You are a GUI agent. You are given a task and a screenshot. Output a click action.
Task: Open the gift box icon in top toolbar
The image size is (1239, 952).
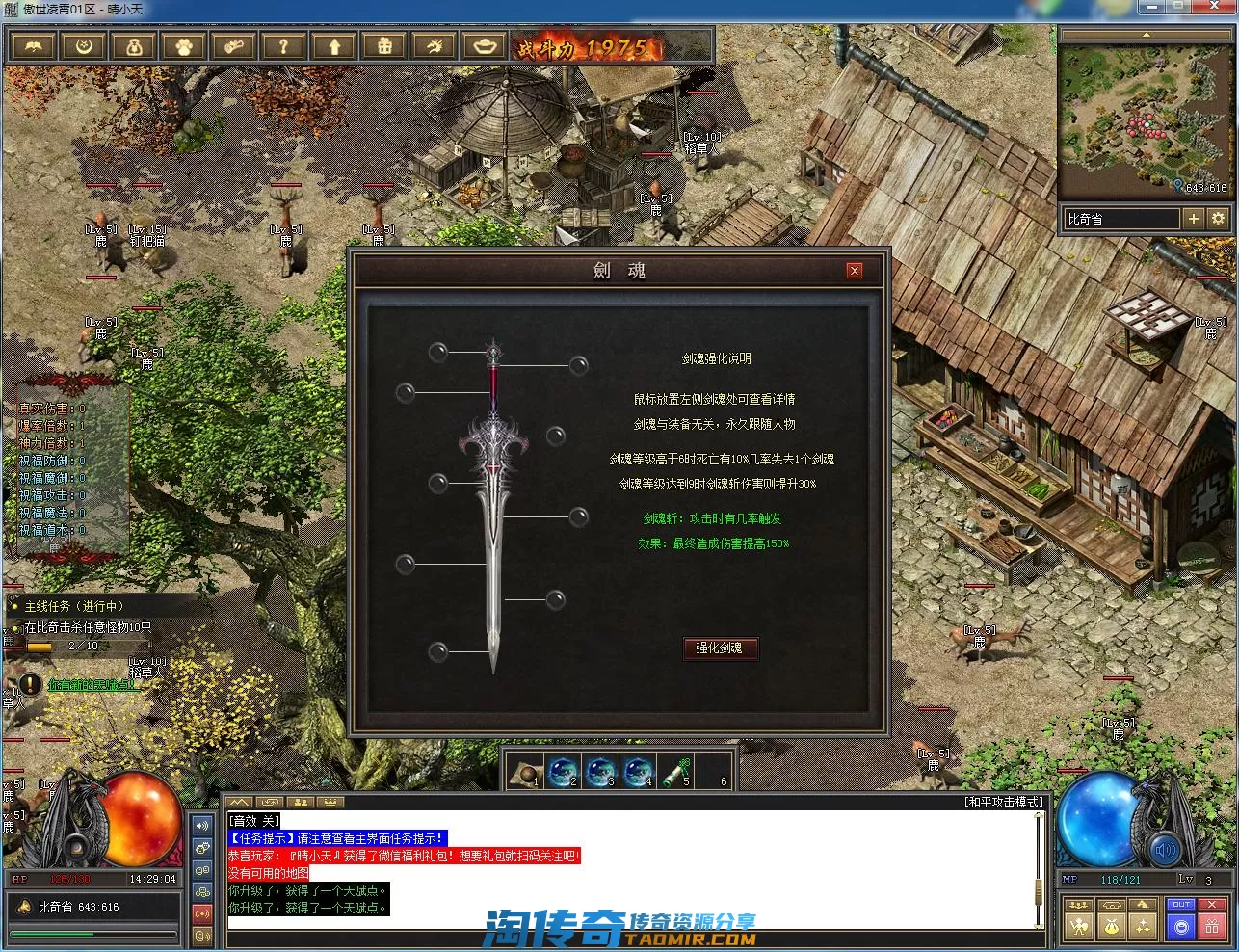click(384, 46)
